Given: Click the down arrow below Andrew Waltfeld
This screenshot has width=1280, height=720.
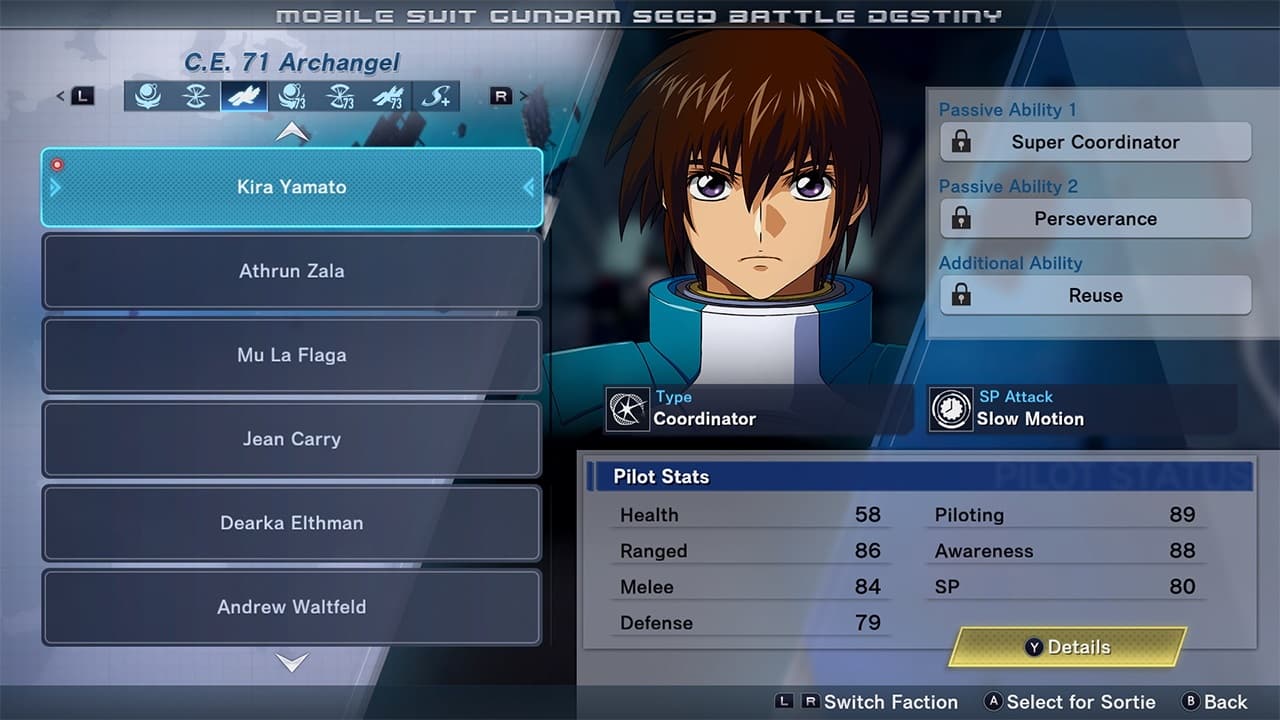Looking at the screenshot, I should (x=291, y=662).
